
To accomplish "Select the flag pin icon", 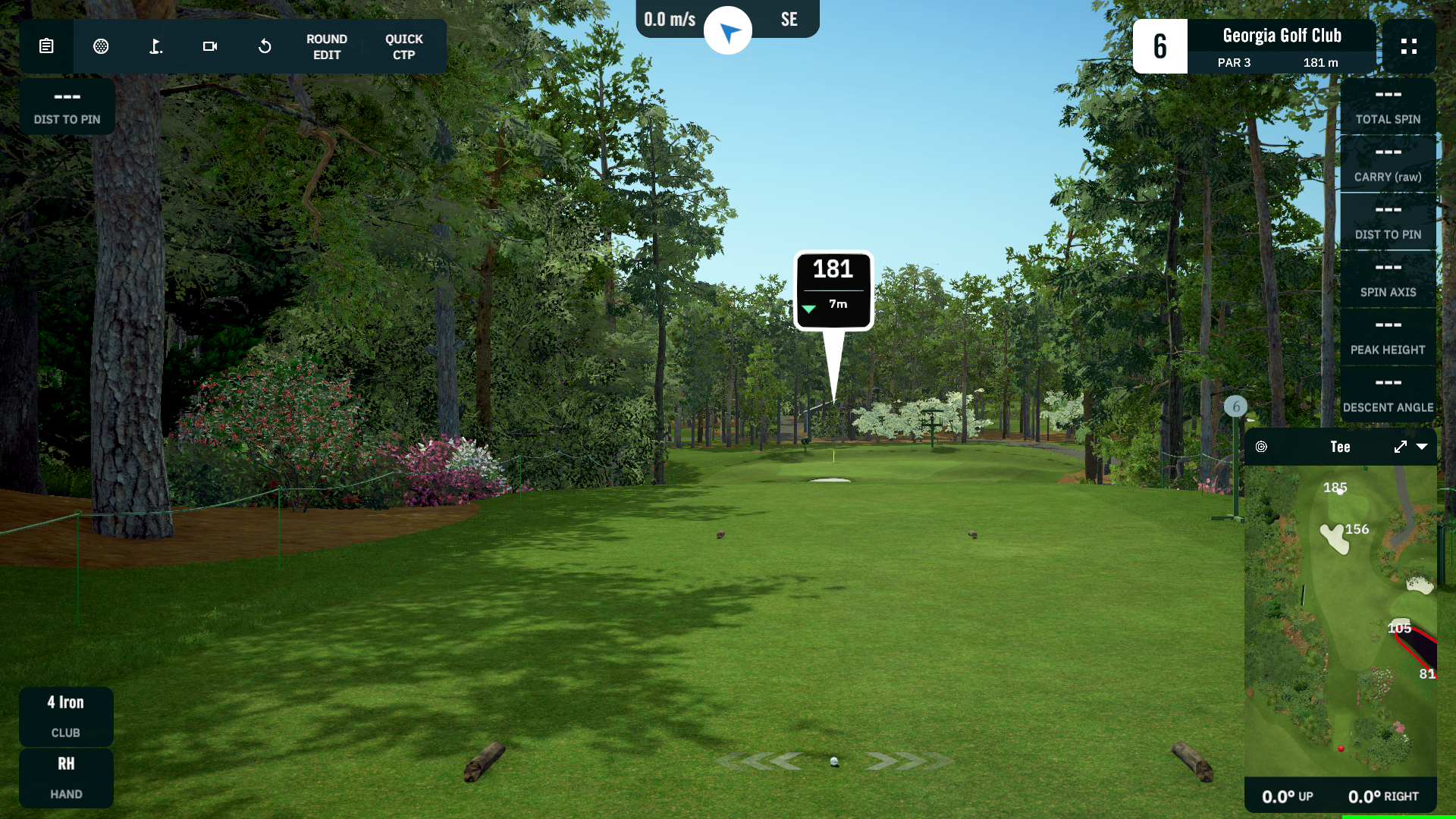I will [155, 46].
